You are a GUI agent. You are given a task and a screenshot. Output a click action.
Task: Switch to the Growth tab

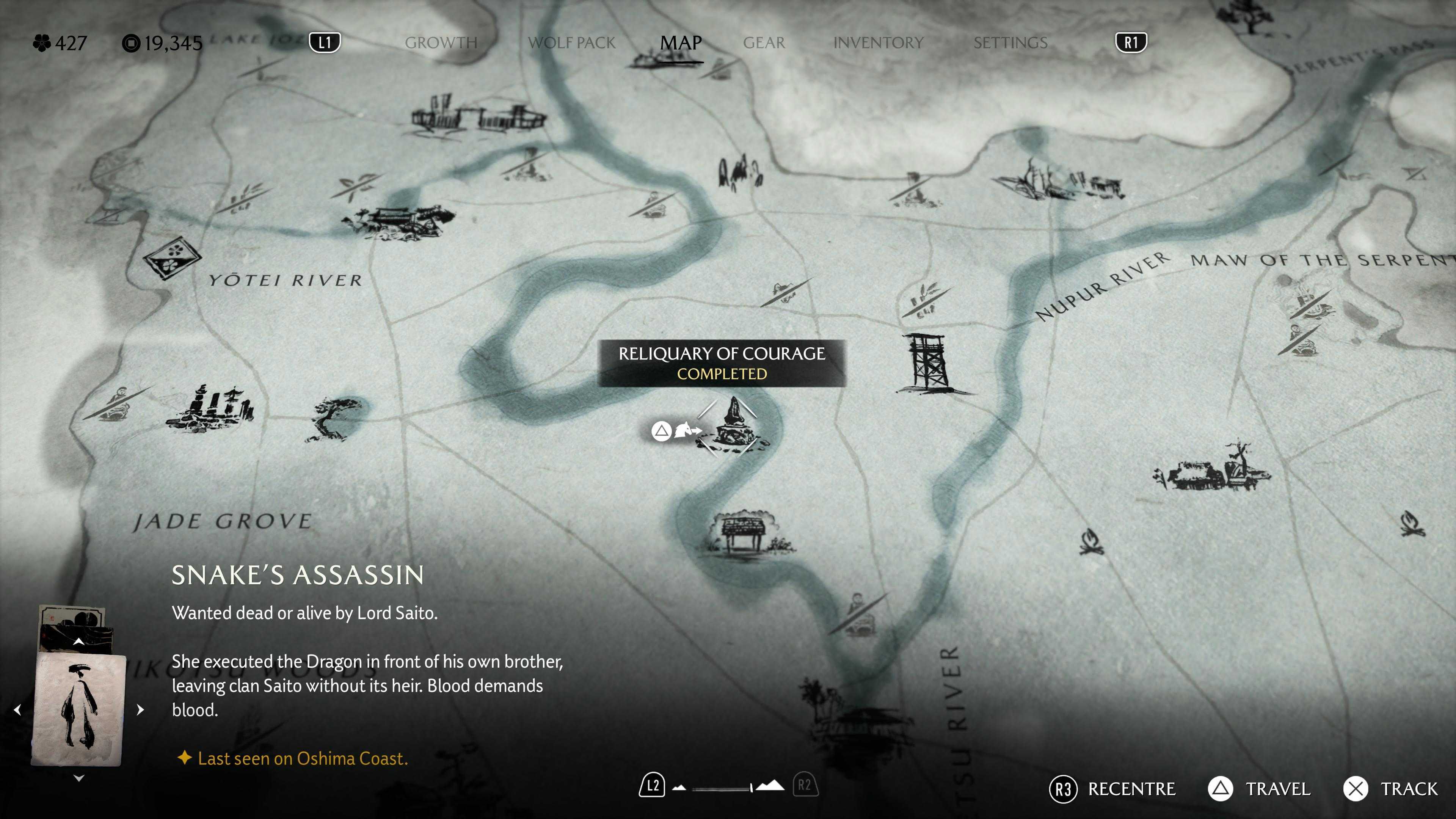[441, 42]
